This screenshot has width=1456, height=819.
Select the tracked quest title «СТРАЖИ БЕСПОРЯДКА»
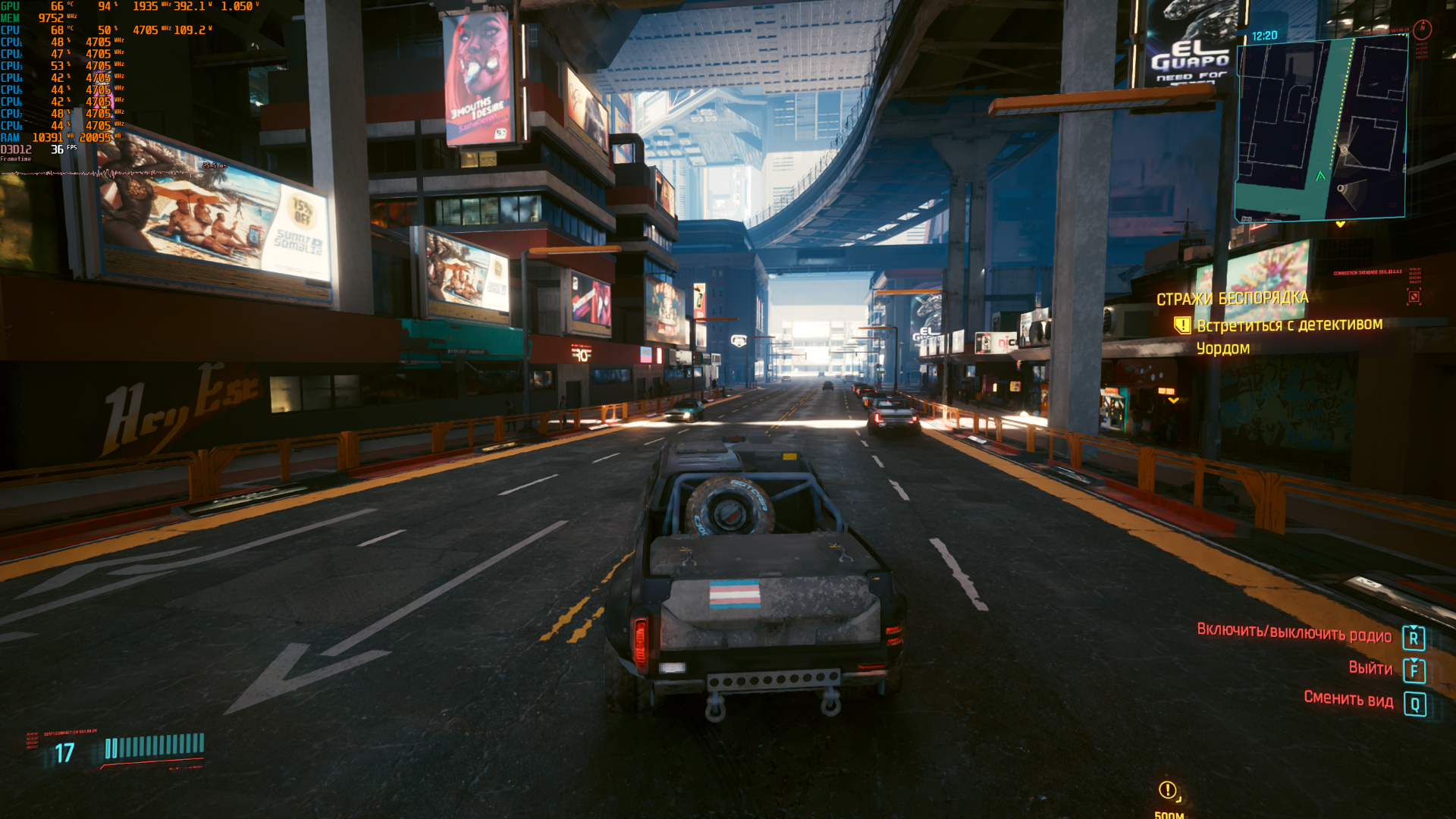[1232, 299]
